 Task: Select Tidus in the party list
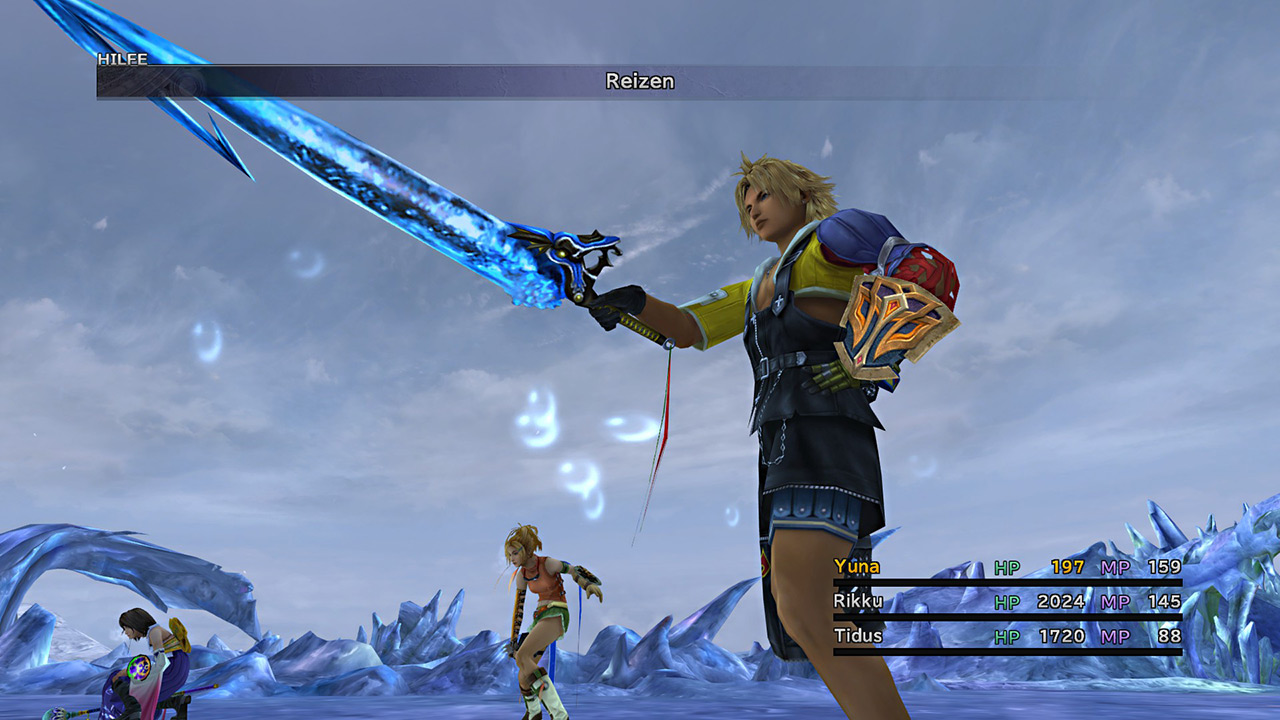[x=857, y=635]
